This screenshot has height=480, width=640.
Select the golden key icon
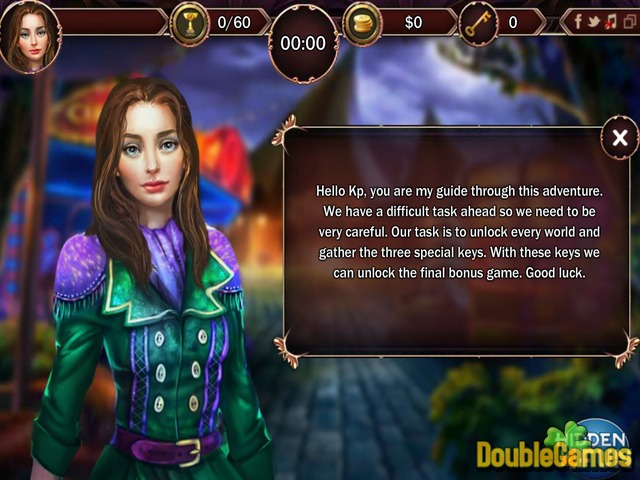[x=478, y=22]
